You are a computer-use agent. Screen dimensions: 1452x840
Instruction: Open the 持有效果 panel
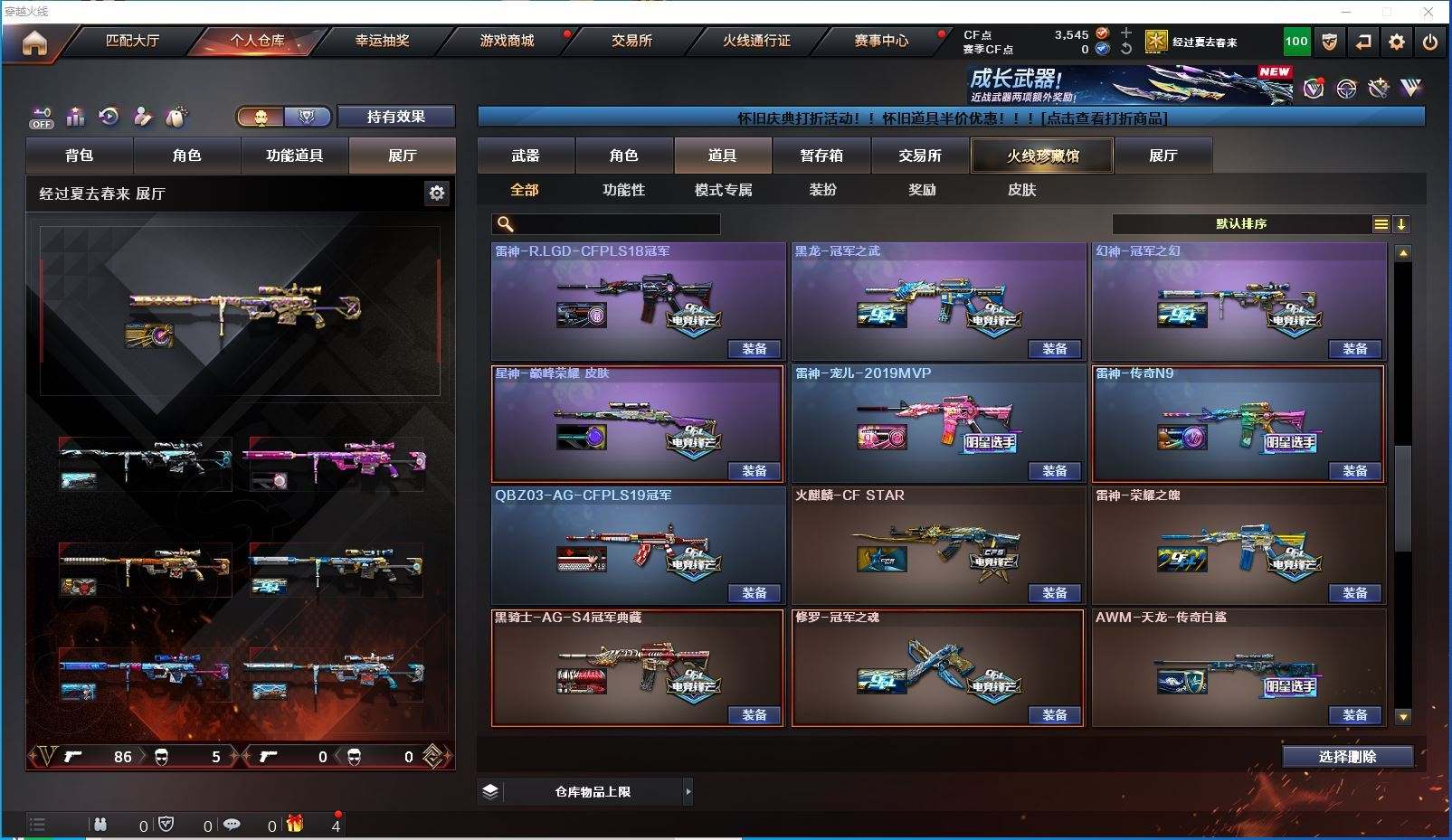395,117
